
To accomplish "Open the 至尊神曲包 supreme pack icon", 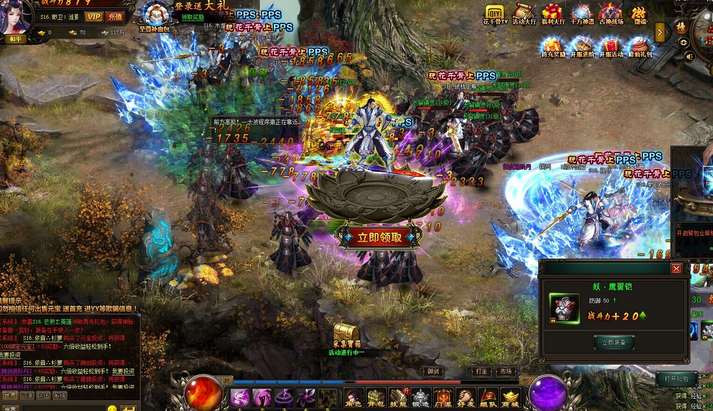I will pos(157,17).
